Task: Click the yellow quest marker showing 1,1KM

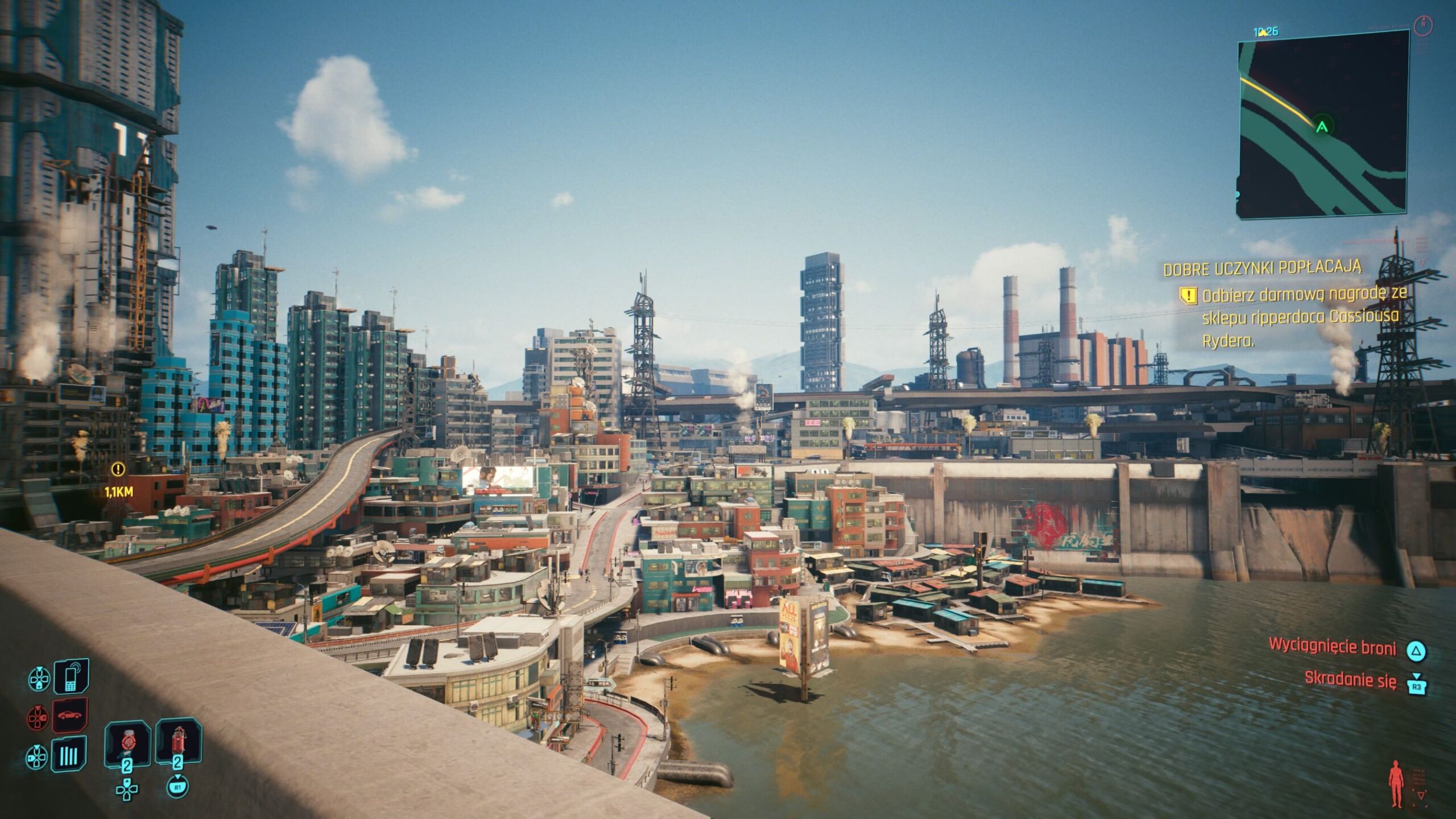Action: coord(118,469)
